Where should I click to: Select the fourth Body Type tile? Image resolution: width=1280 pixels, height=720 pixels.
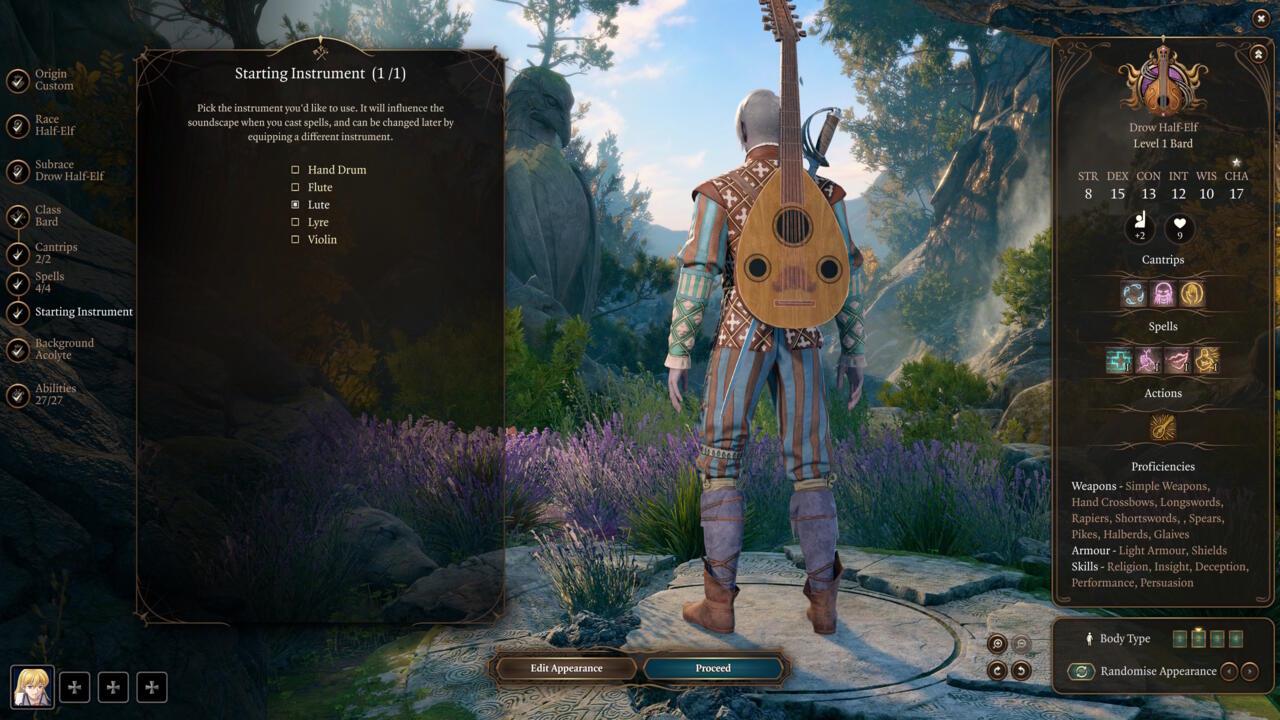(x=1236, y=638)
